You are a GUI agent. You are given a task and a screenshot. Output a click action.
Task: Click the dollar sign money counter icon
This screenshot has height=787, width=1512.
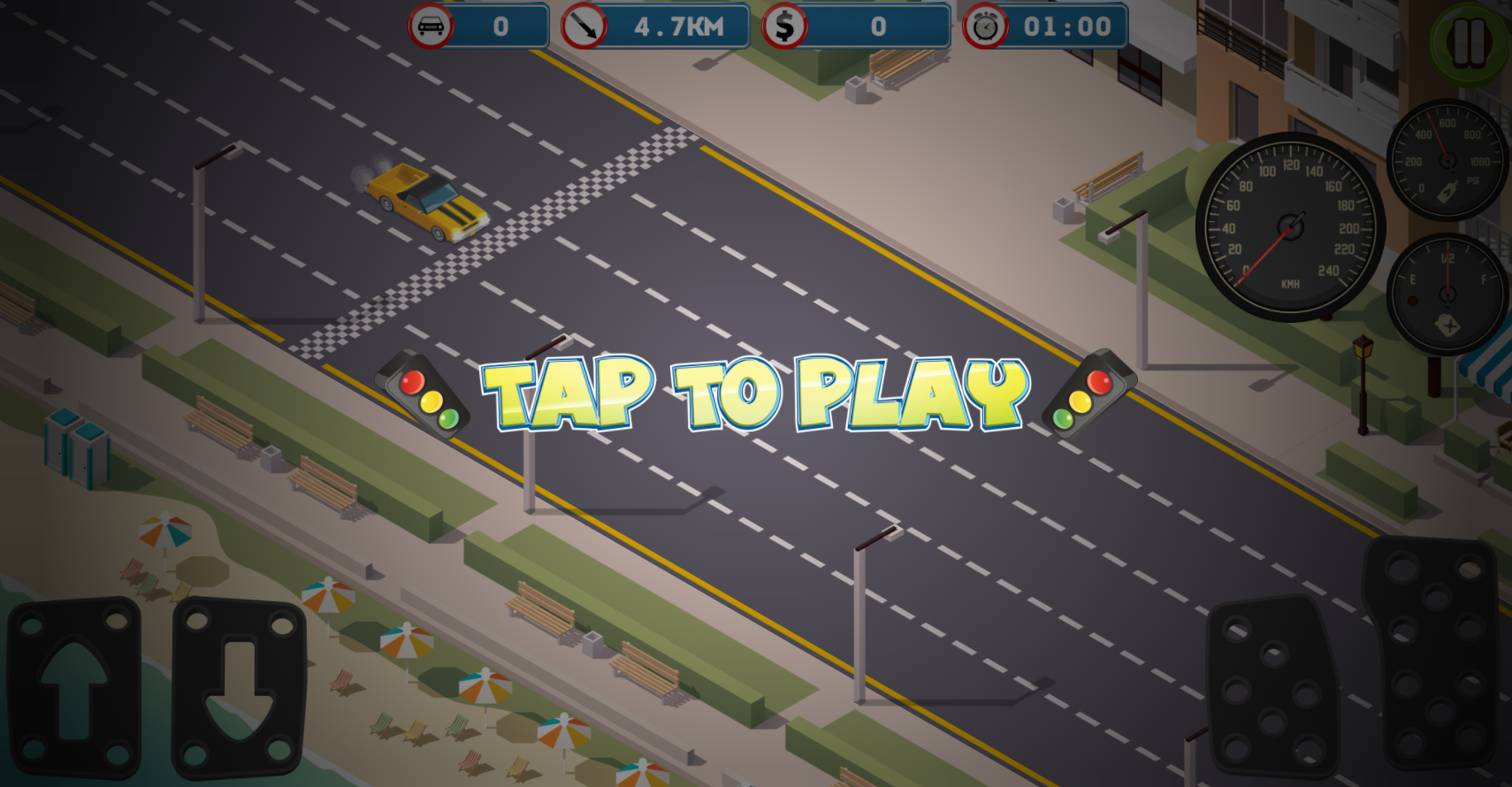click(x=783, y=26)
